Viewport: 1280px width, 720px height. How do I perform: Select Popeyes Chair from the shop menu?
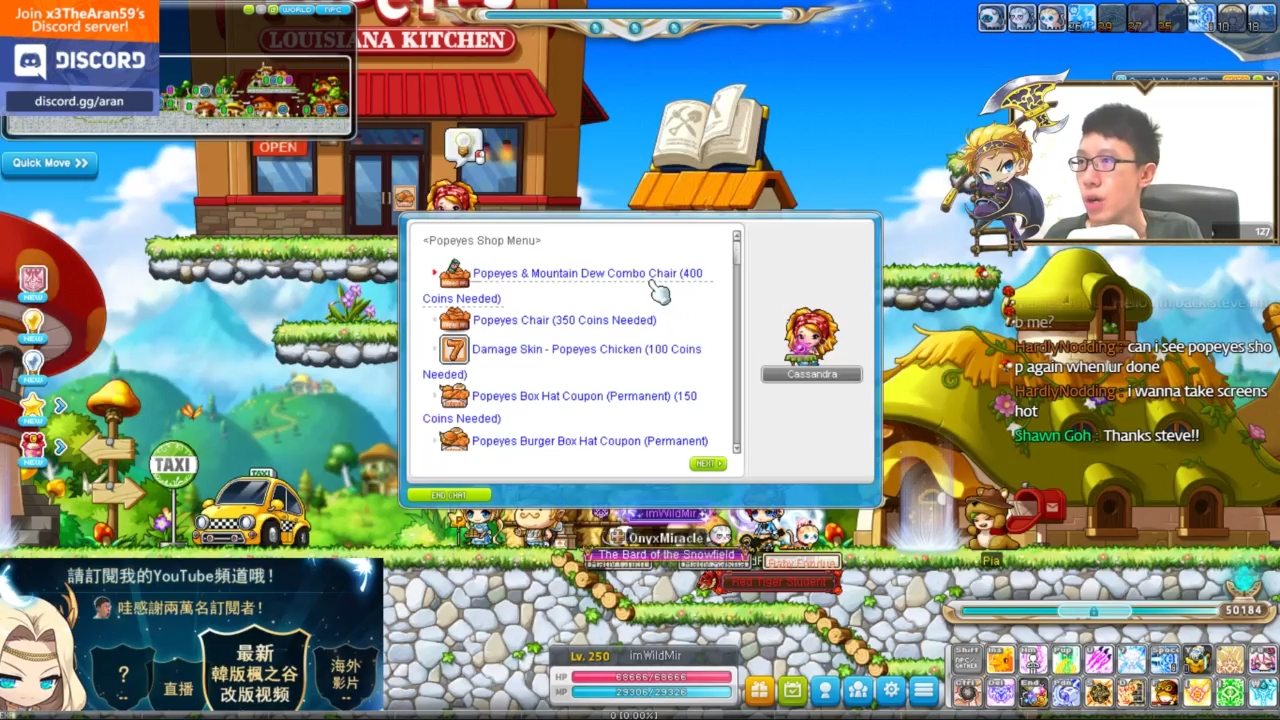564,320
